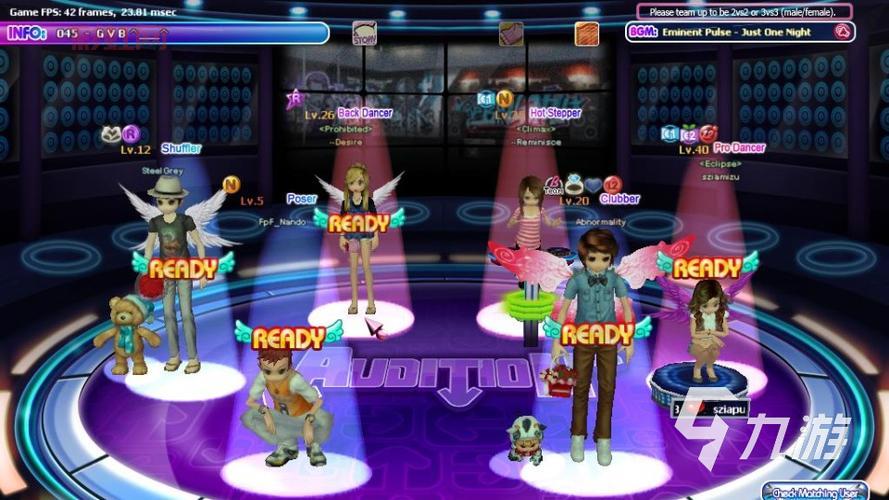Click the INFO room bar
Viewport: 889px width, 500px height.
165,33
